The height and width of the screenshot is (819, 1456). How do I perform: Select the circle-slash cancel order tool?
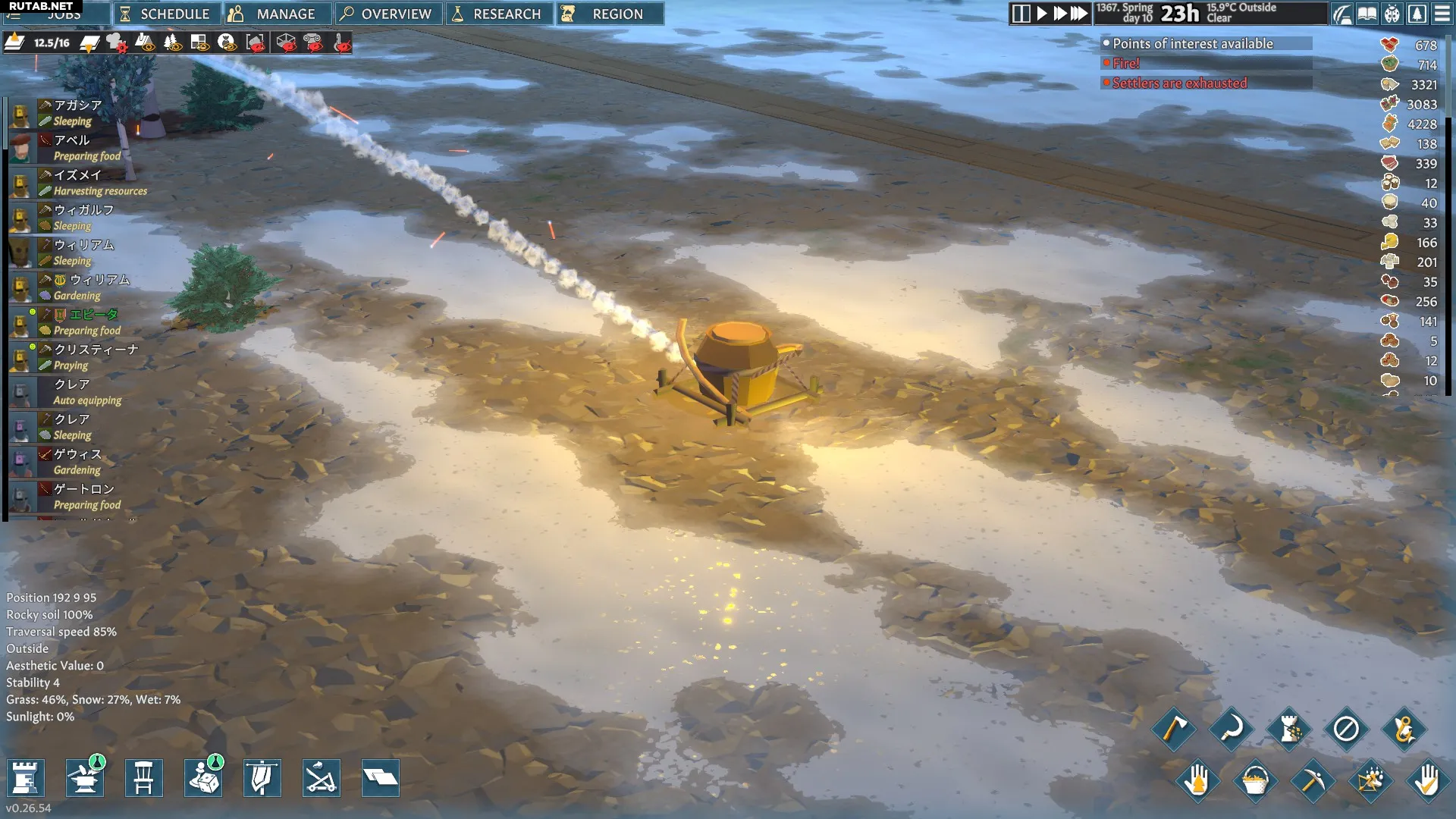(1346, 729)
